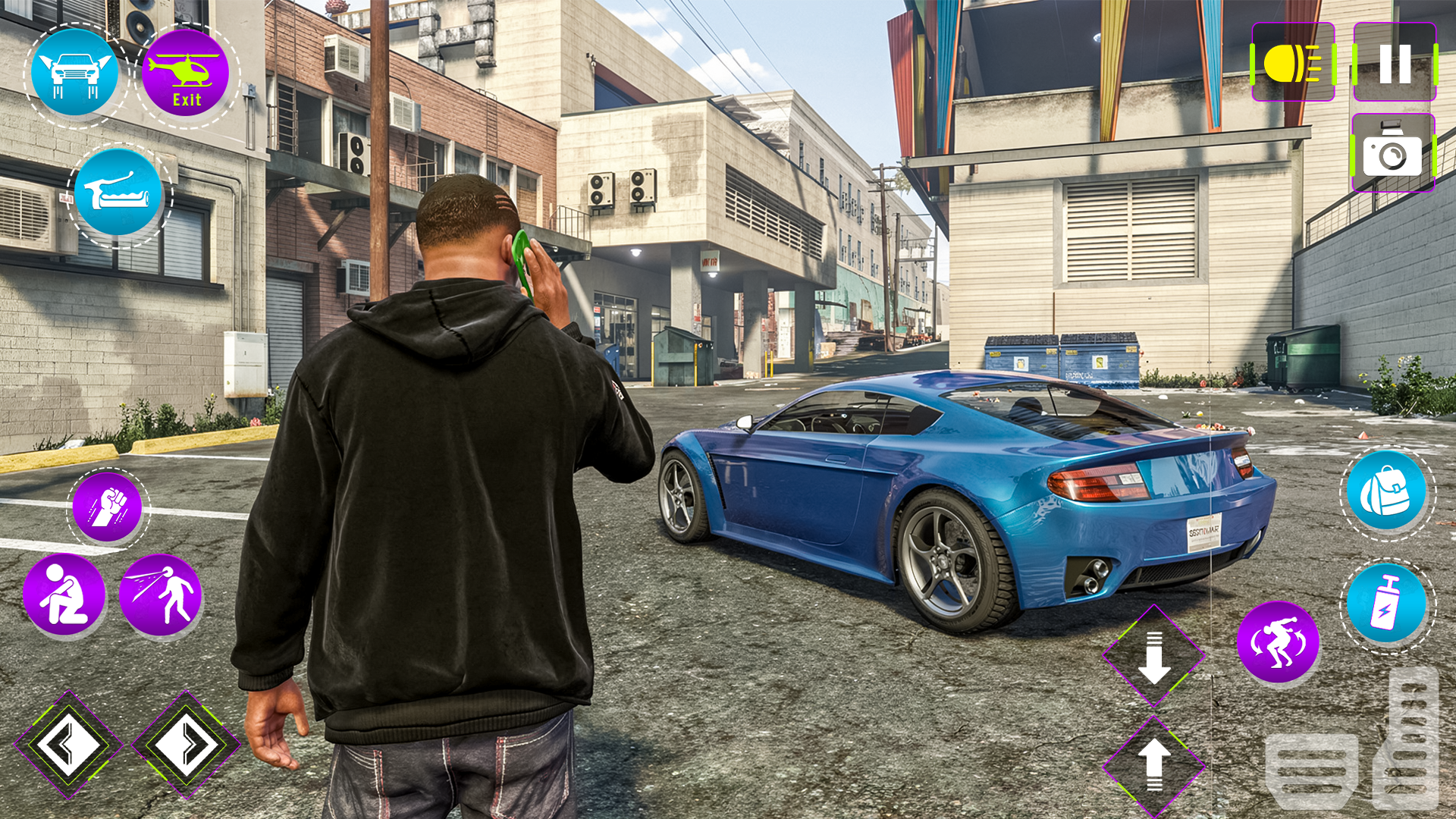Use the punch fist action

click(x=108, y=507)
